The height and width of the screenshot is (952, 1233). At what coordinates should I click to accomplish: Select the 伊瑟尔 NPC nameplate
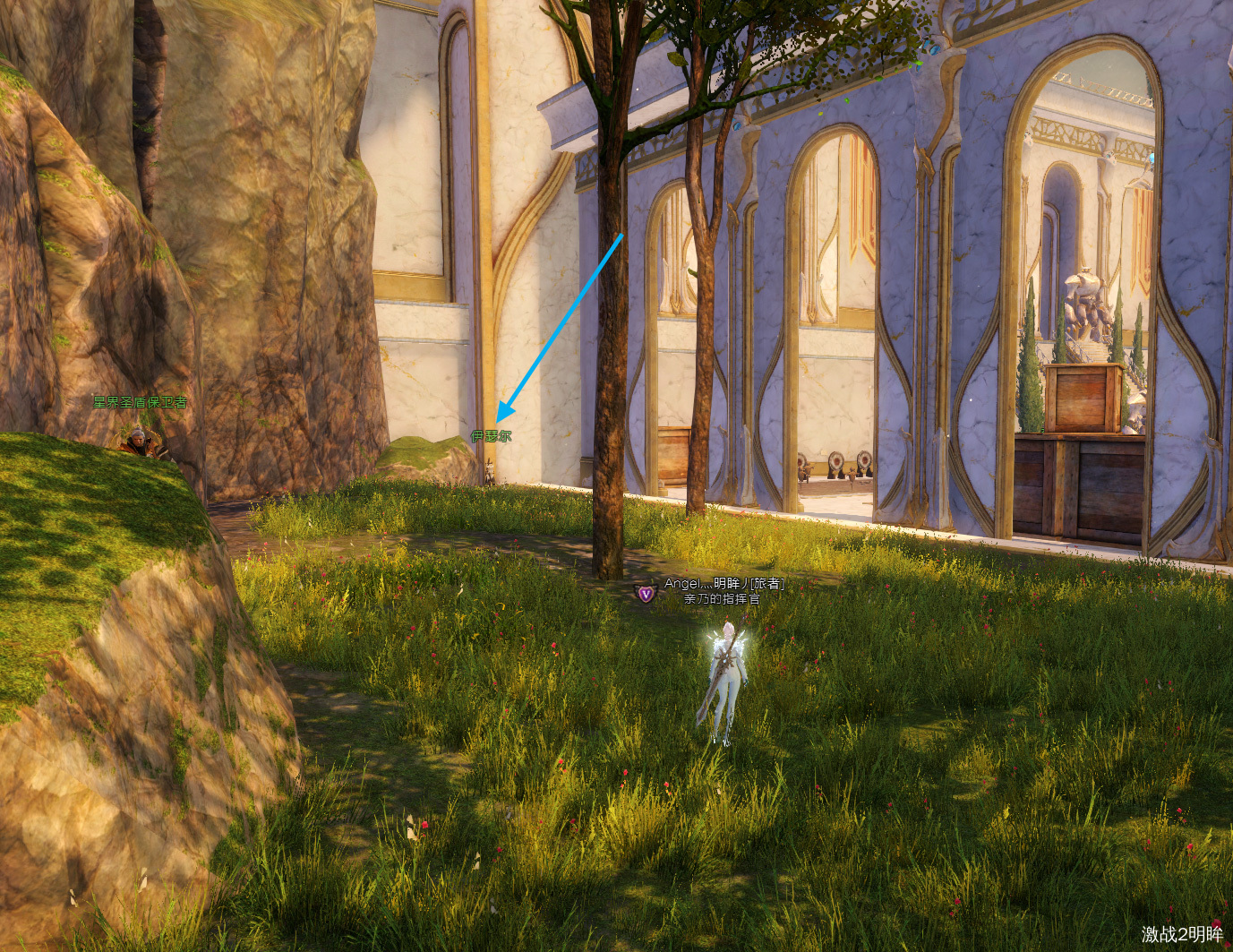point(492,437)
